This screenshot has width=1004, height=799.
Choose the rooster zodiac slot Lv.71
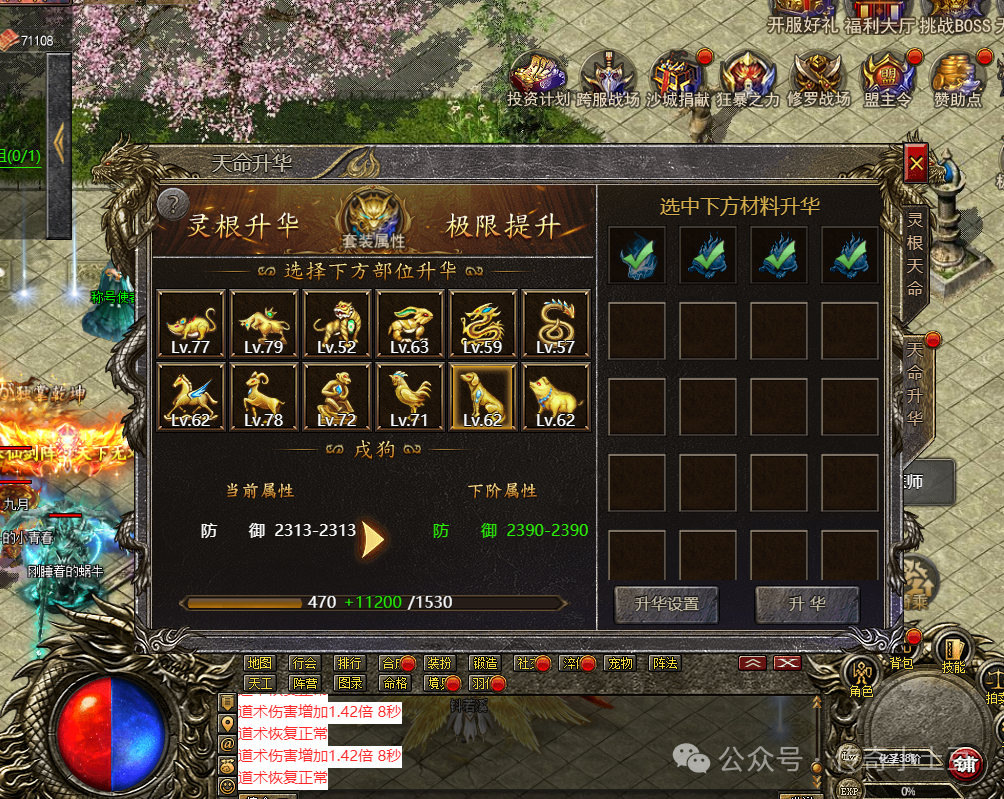(x=410, y=397)
